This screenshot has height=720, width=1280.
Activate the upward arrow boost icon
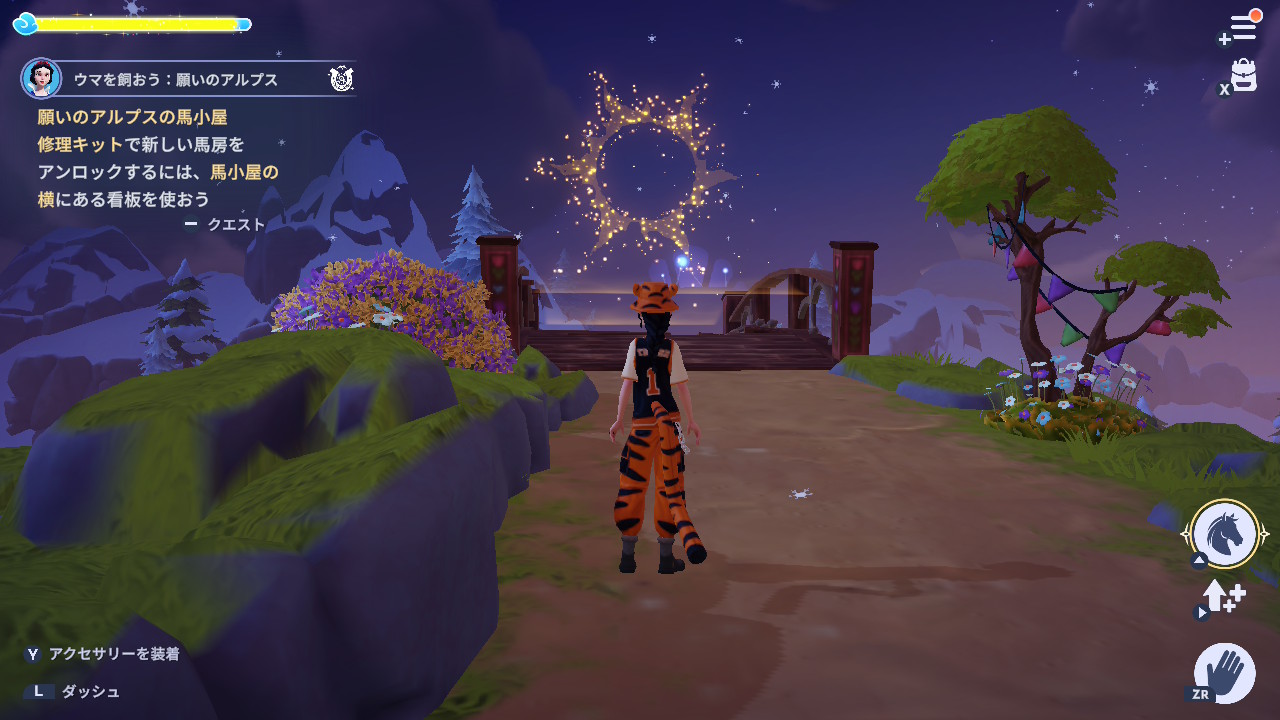click(x=1222, y=597)
